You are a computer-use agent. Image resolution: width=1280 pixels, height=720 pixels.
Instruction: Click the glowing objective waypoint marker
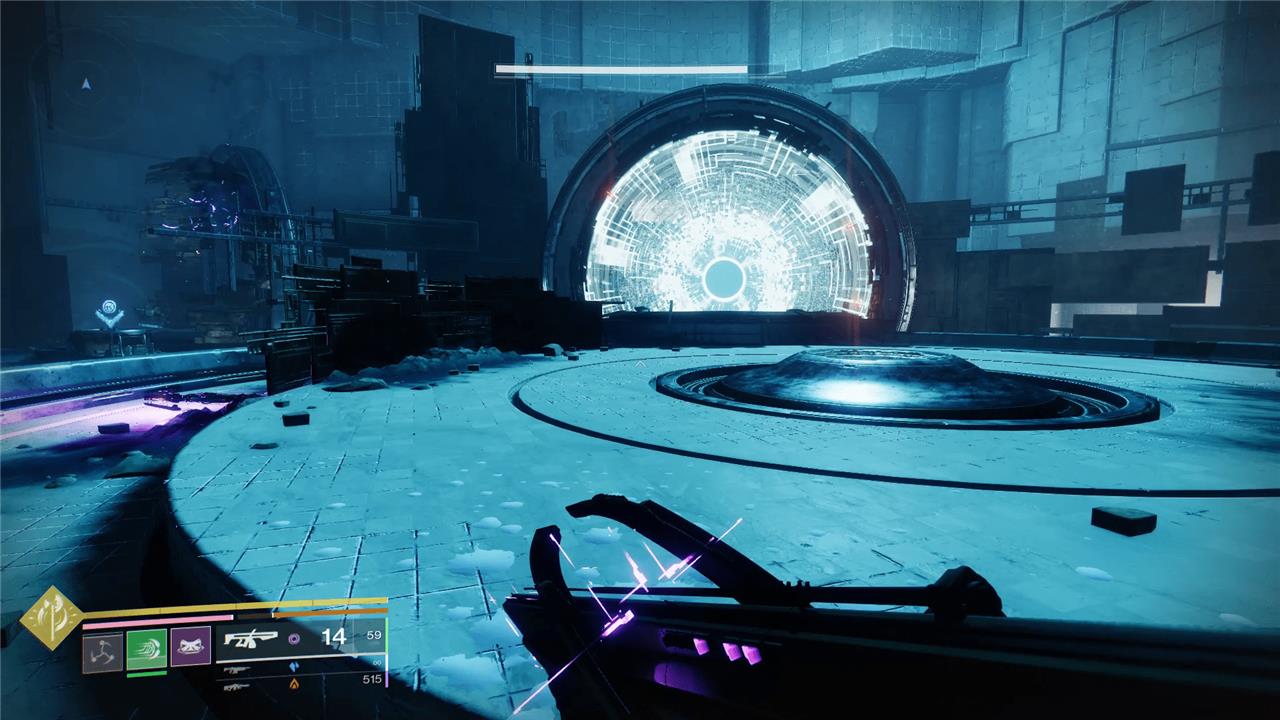tap(110, 315)
